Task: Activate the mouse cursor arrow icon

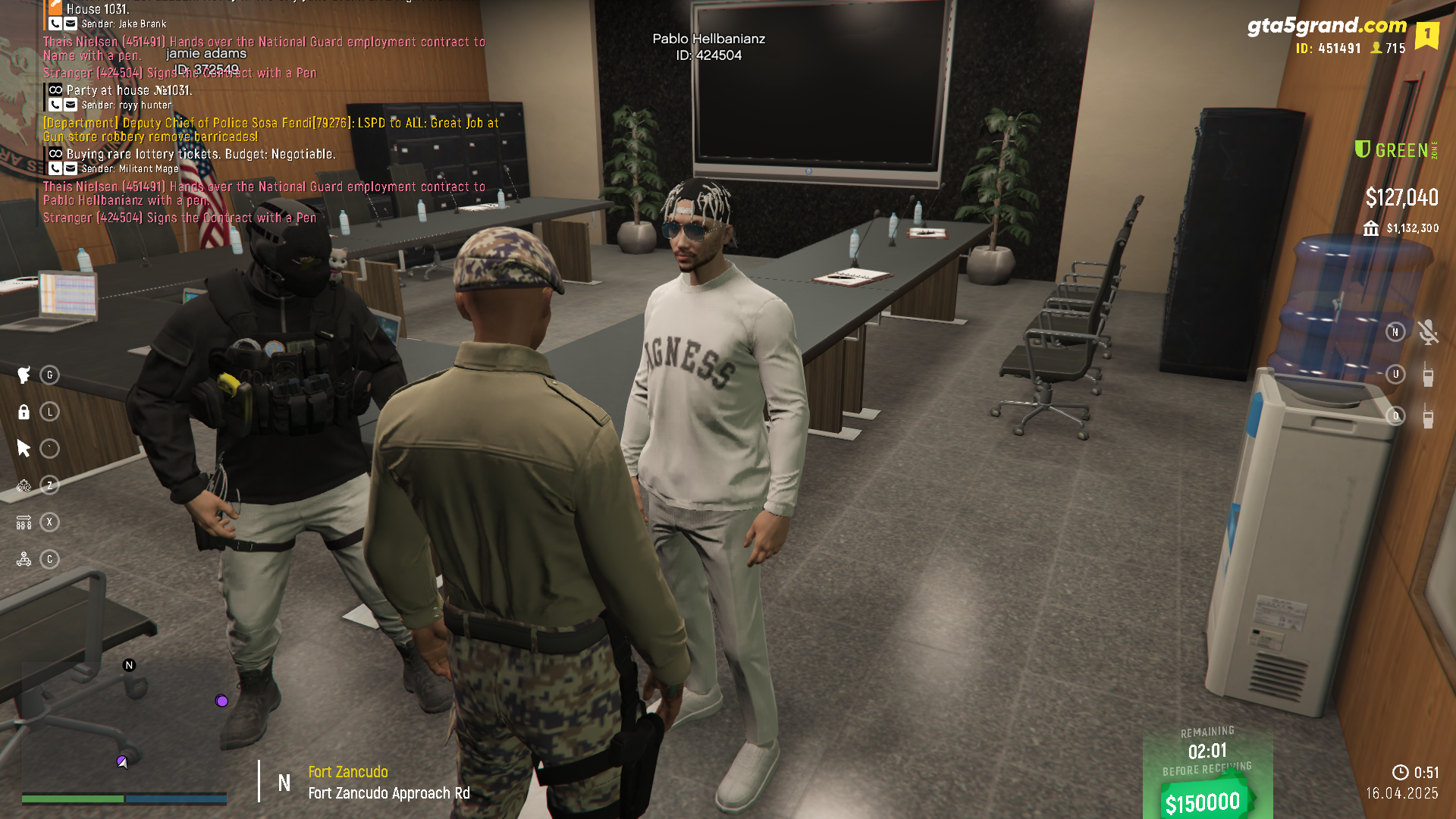Action: tap(24, 448)
